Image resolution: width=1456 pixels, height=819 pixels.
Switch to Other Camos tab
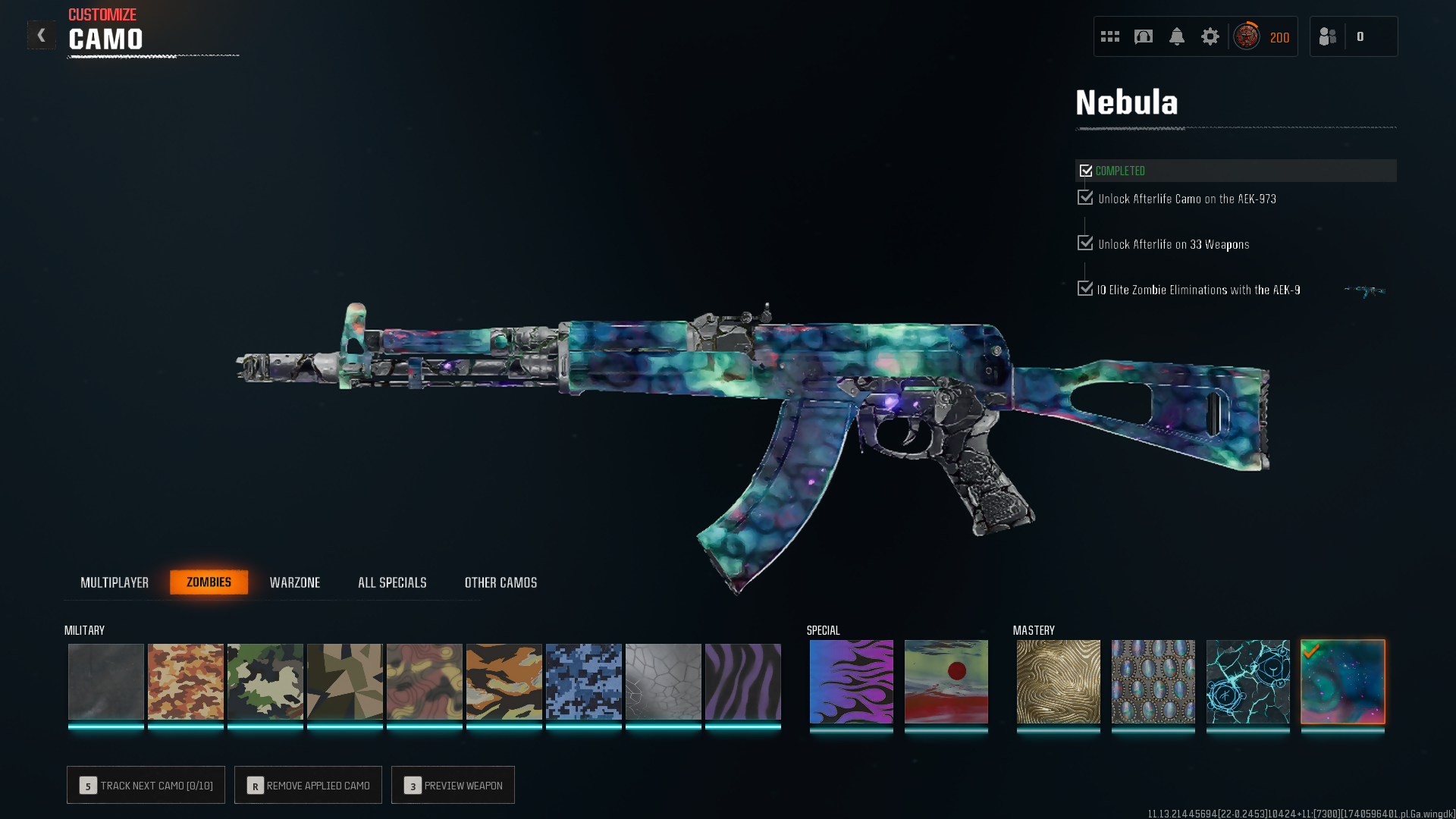(x=500, y=582)
